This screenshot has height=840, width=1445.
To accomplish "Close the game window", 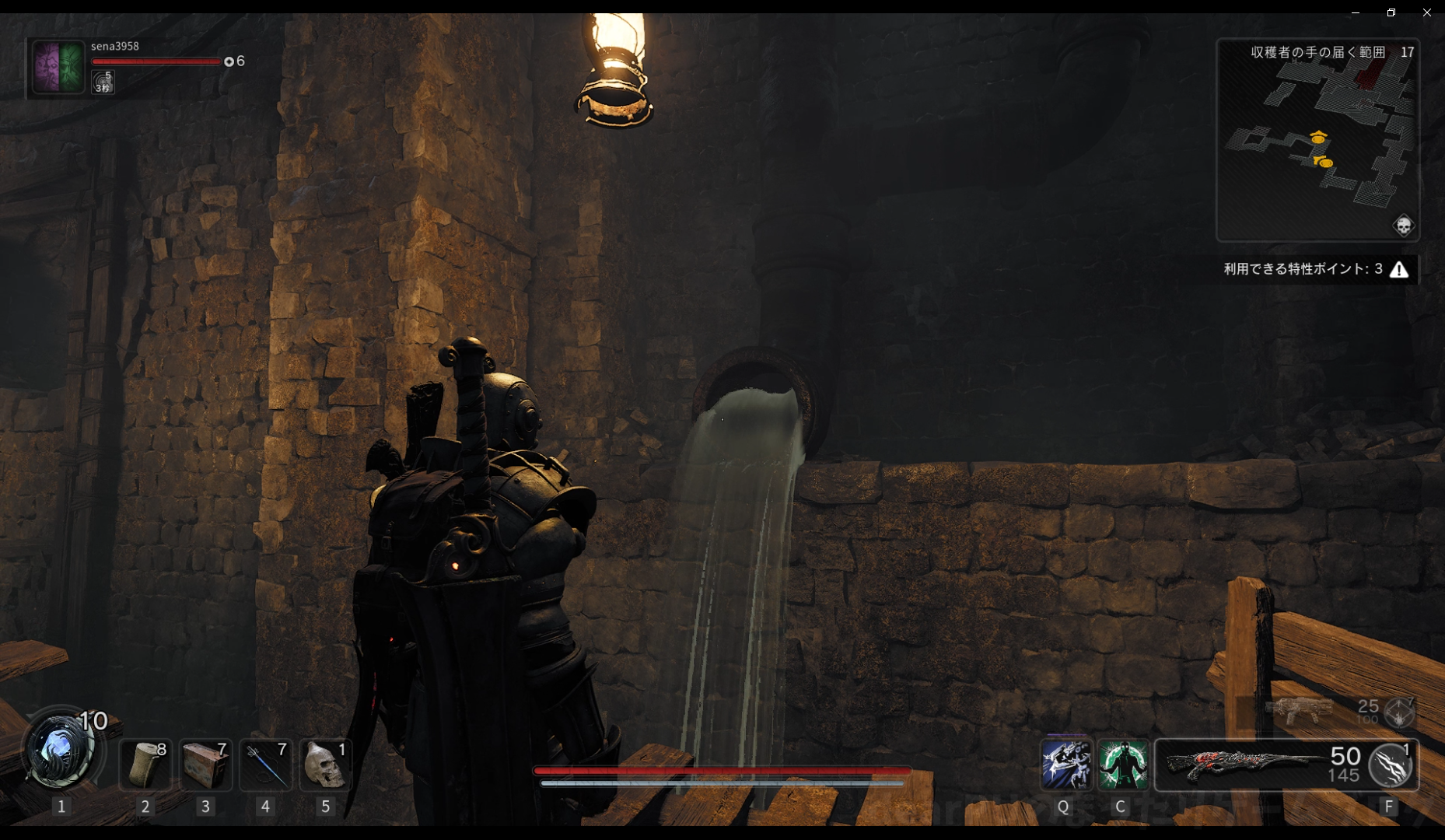I will 1426,12.
